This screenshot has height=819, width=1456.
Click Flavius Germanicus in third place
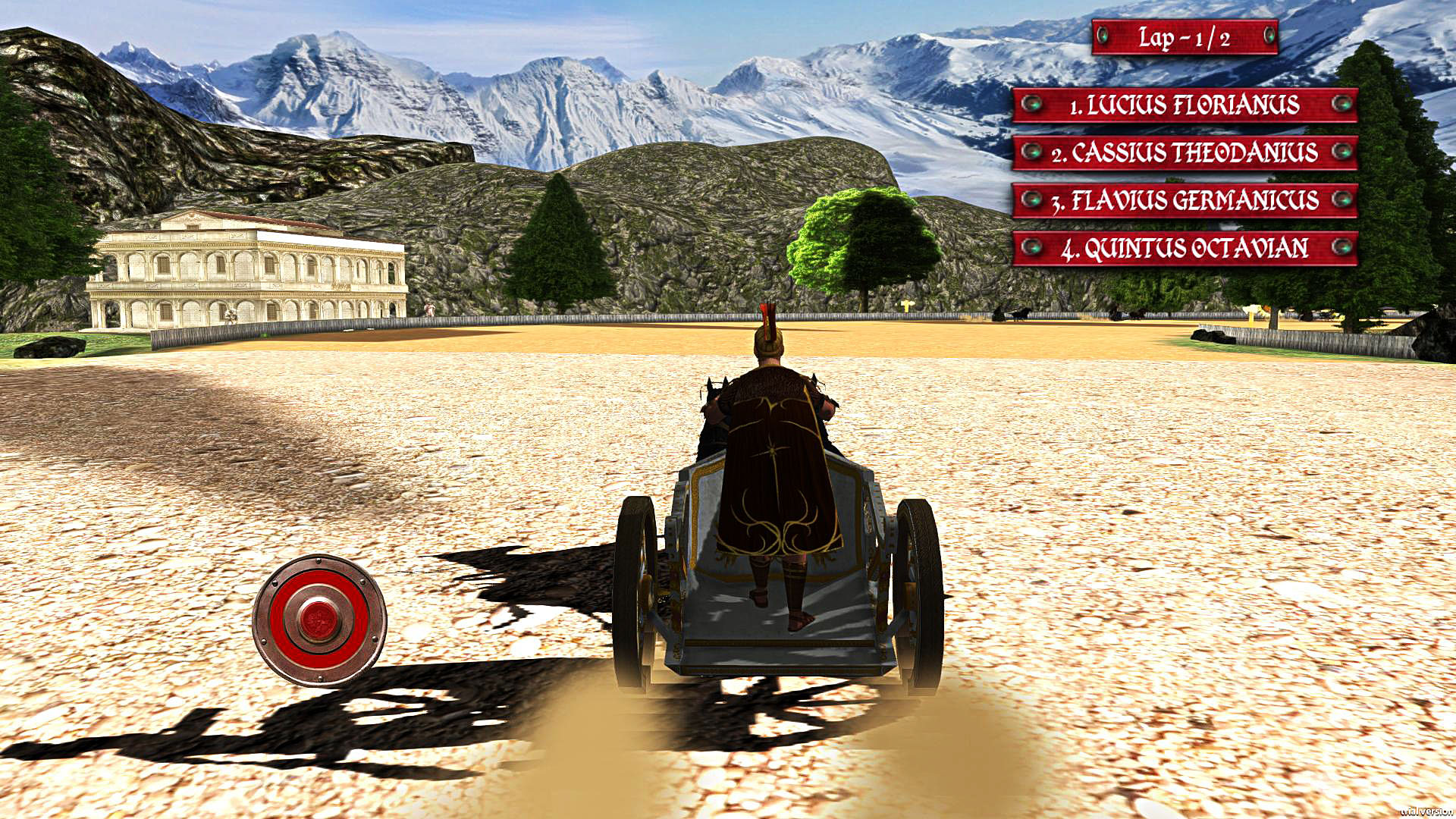1185,200
